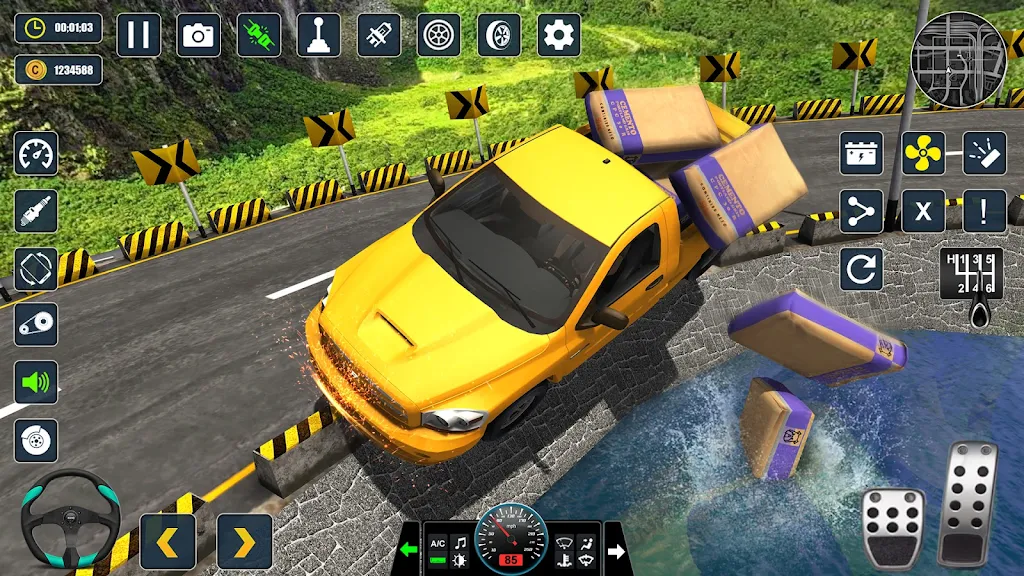Viewport: 1024px width, 576px height.
Task: Reset the vehicle with the circular arrow
Action: 861,269
